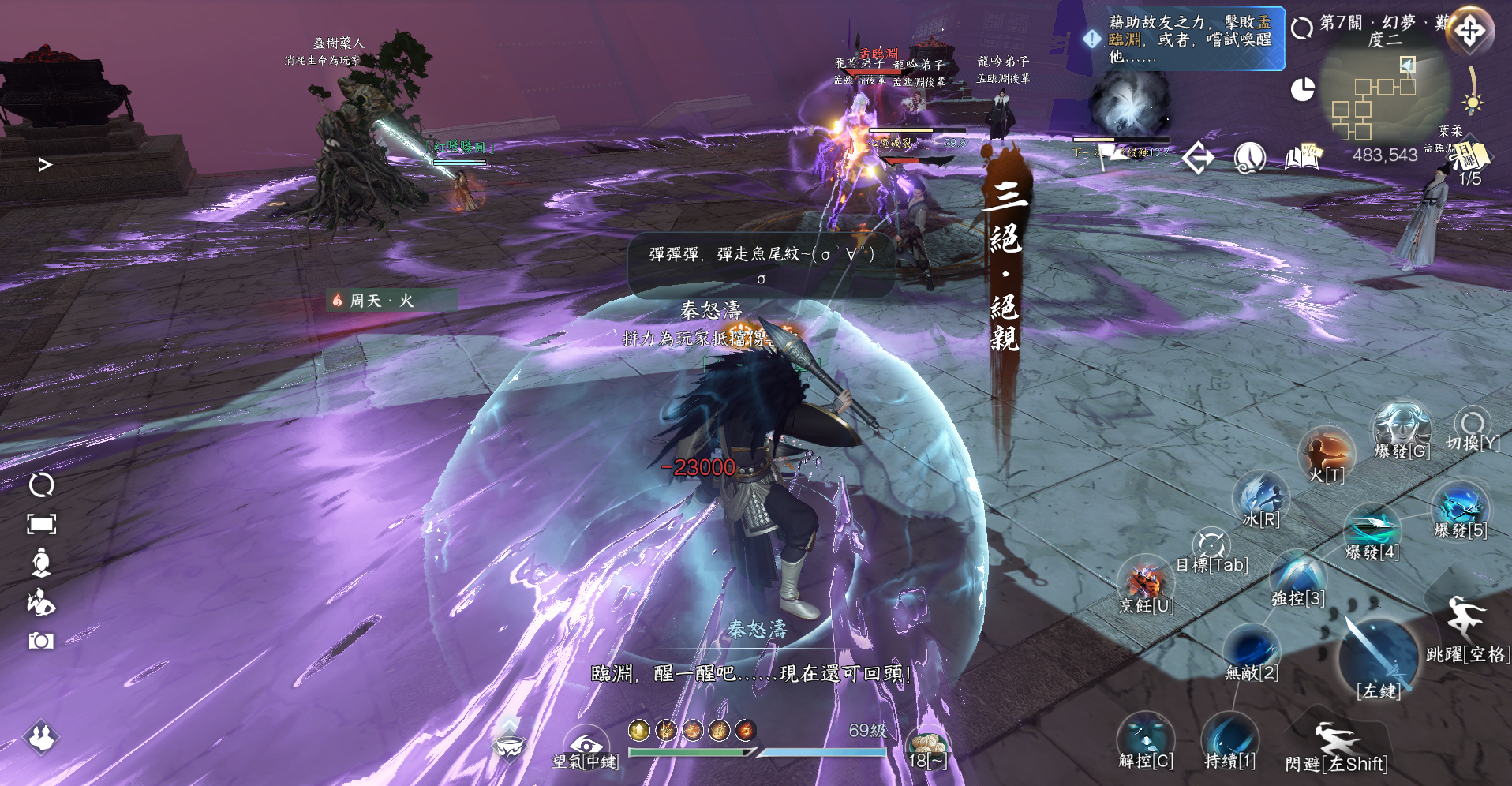Click the 閃避 dodge button
Screen dimensions: 1512x786
coord(1336,742)
